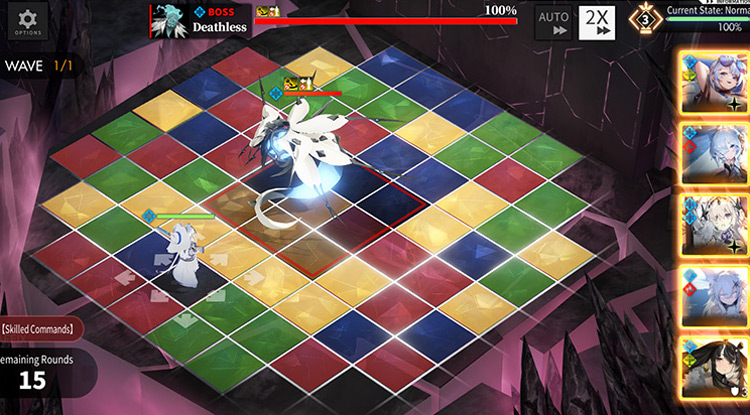750x415 pixels.
Task: Toggle AUTO battle mode
Action: [x=551, y=22]
